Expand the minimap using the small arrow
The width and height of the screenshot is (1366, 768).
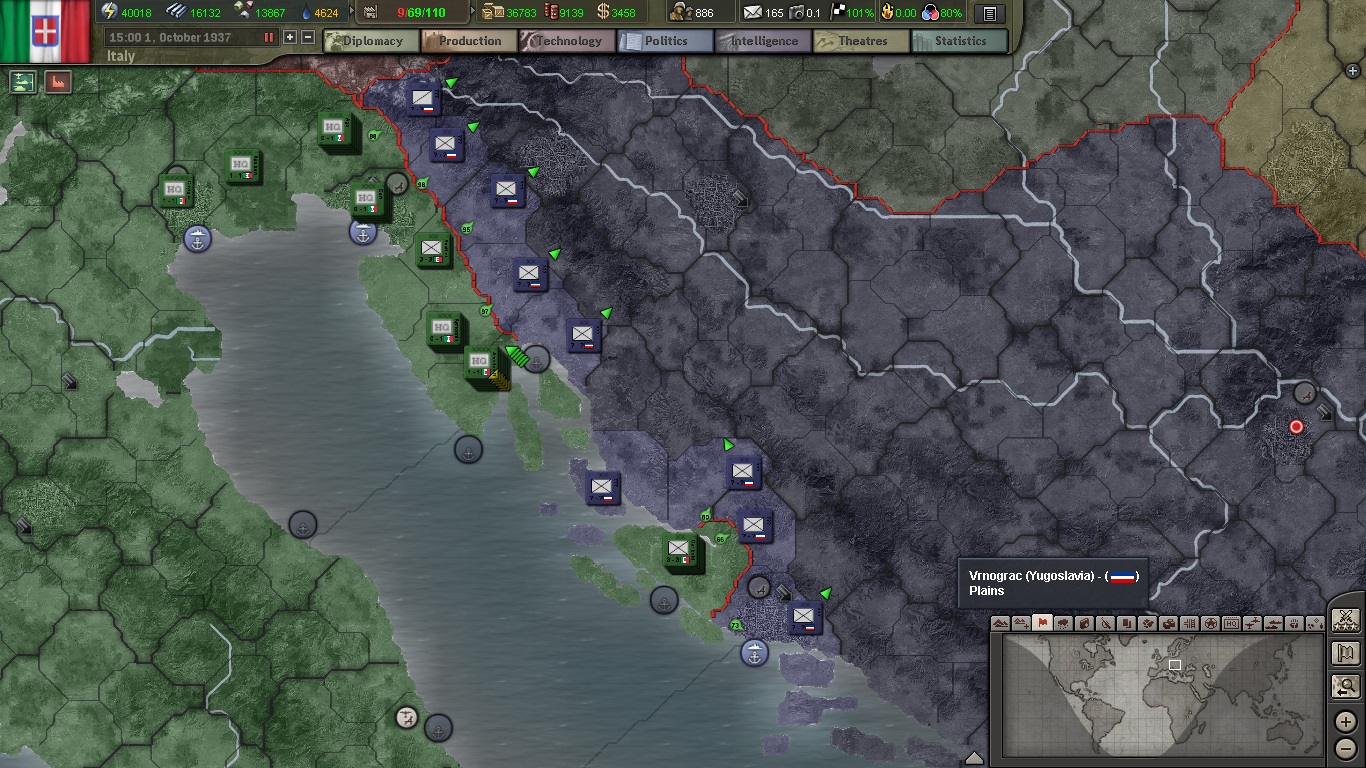(x=976, y=757)
